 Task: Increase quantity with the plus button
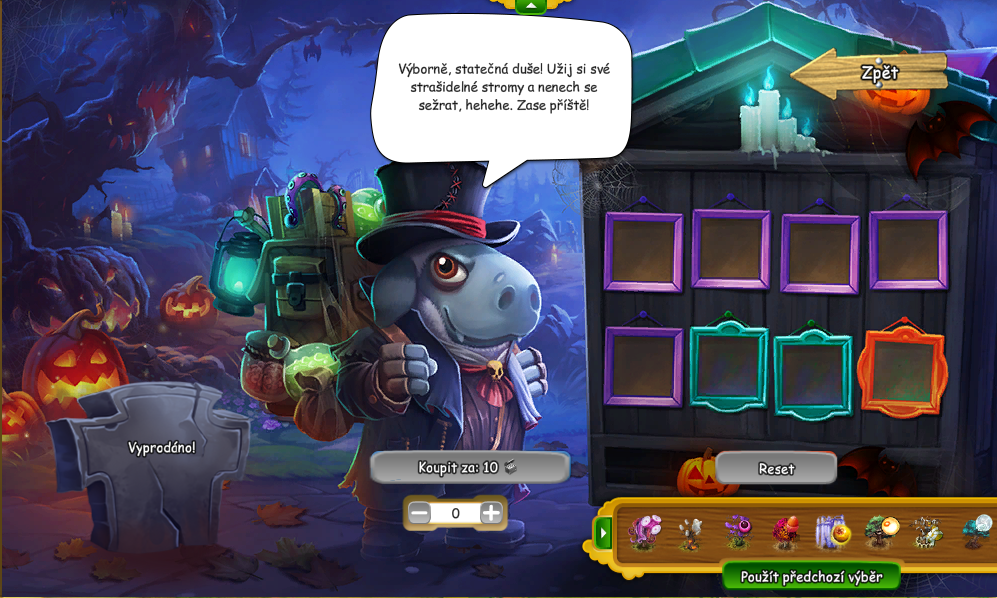tap(491, 513)
